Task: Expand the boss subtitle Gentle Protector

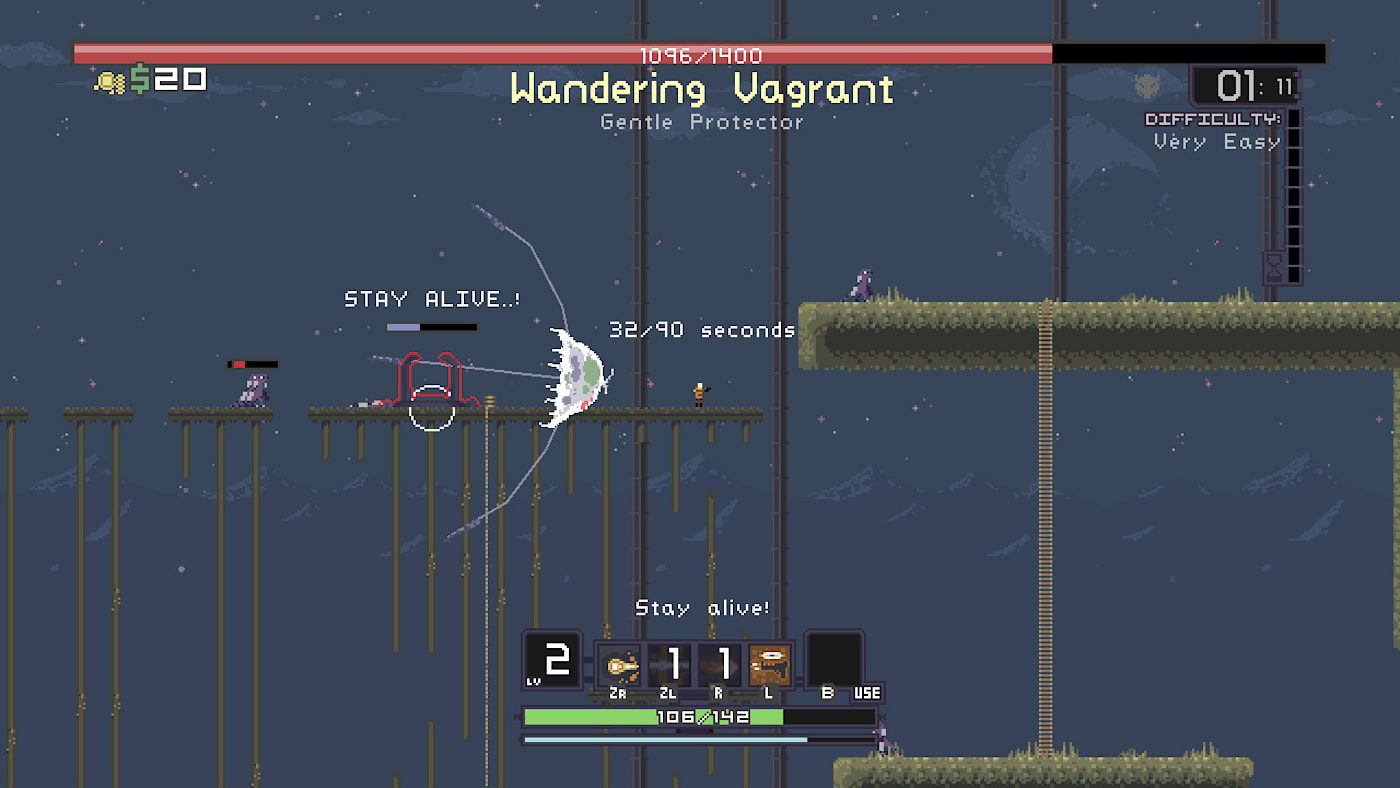Action: (700, 122)
